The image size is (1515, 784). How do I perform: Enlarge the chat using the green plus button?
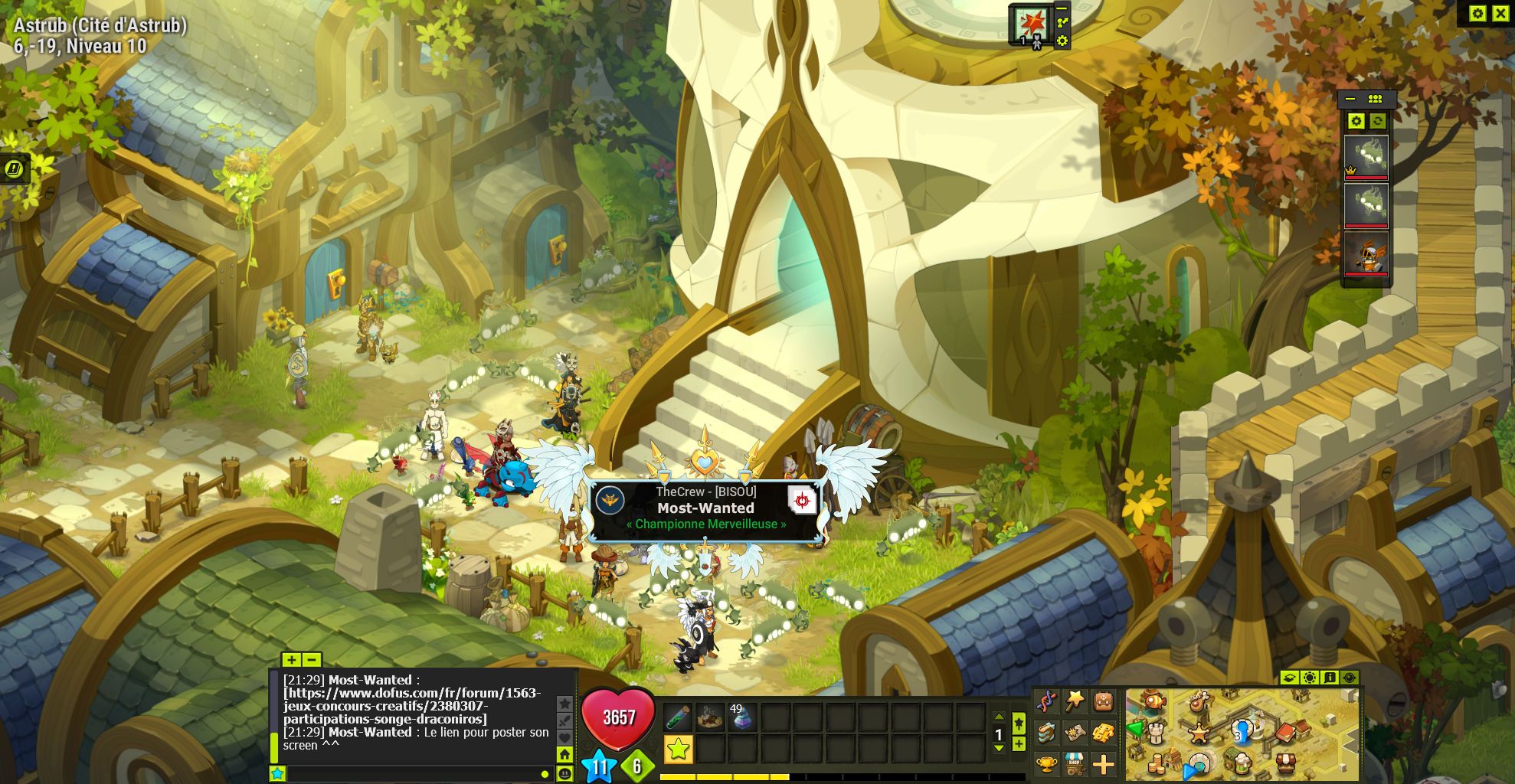point(291,660)
